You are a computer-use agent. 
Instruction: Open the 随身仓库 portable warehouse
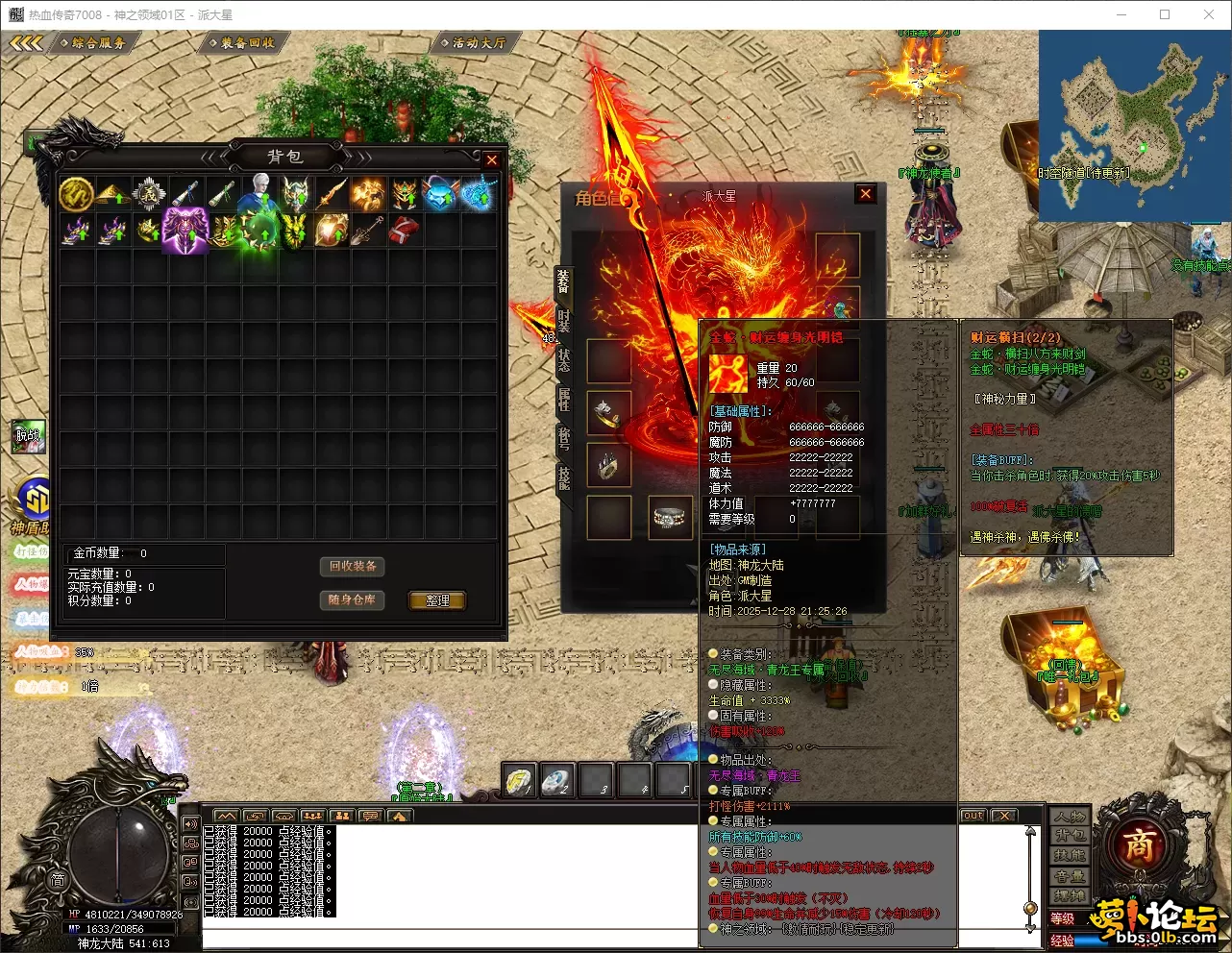point(352,599)
